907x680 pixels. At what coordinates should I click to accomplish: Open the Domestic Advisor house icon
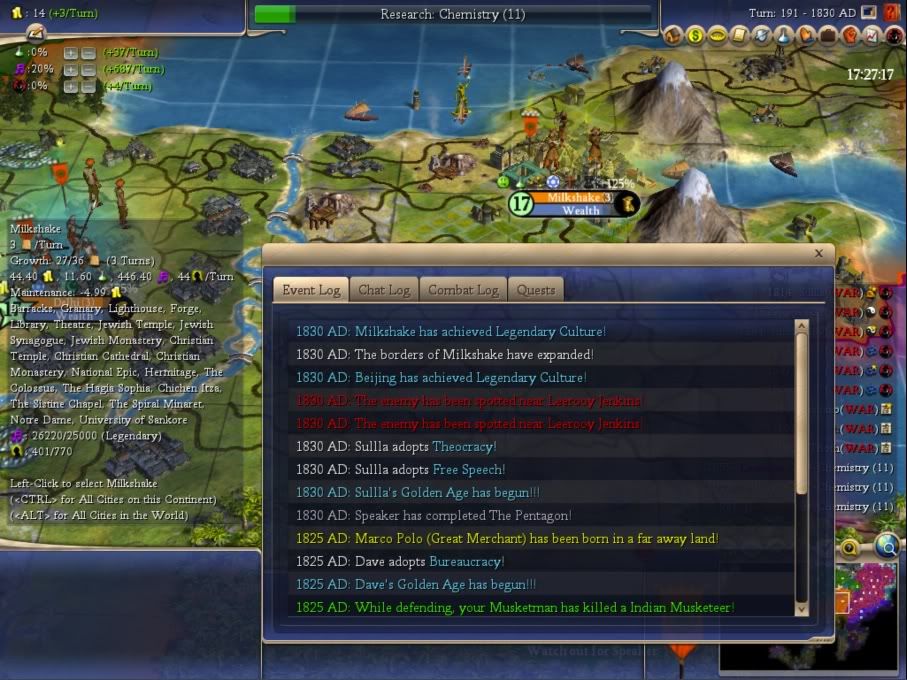(x=672, y=36)
